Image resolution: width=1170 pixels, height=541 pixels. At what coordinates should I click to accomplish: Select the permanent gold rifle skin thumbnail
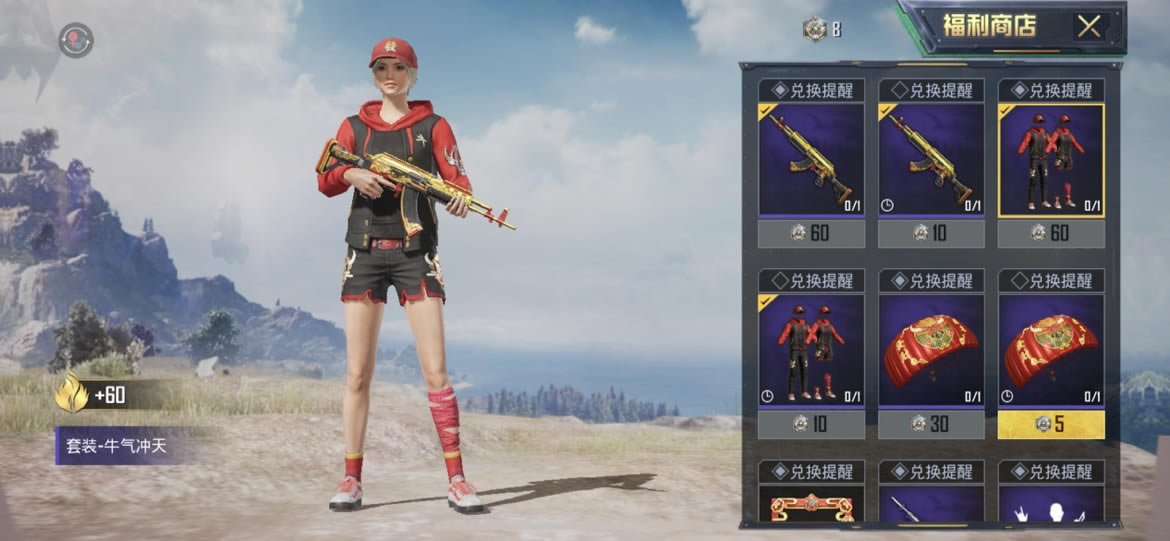click(811, 158)
